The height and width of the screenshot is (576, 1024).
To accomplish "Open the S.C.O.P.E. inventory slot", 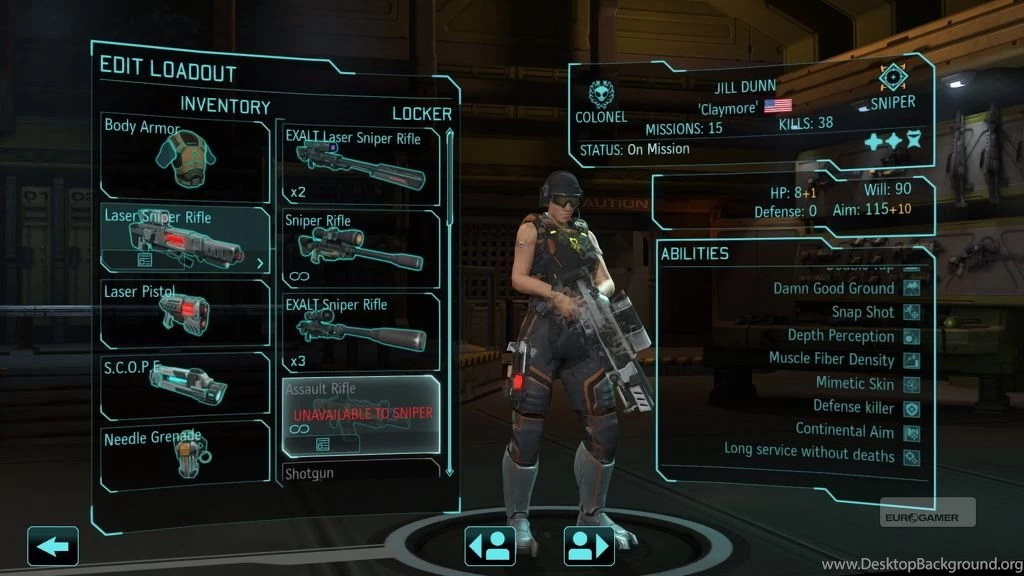I will coord(186,385).
